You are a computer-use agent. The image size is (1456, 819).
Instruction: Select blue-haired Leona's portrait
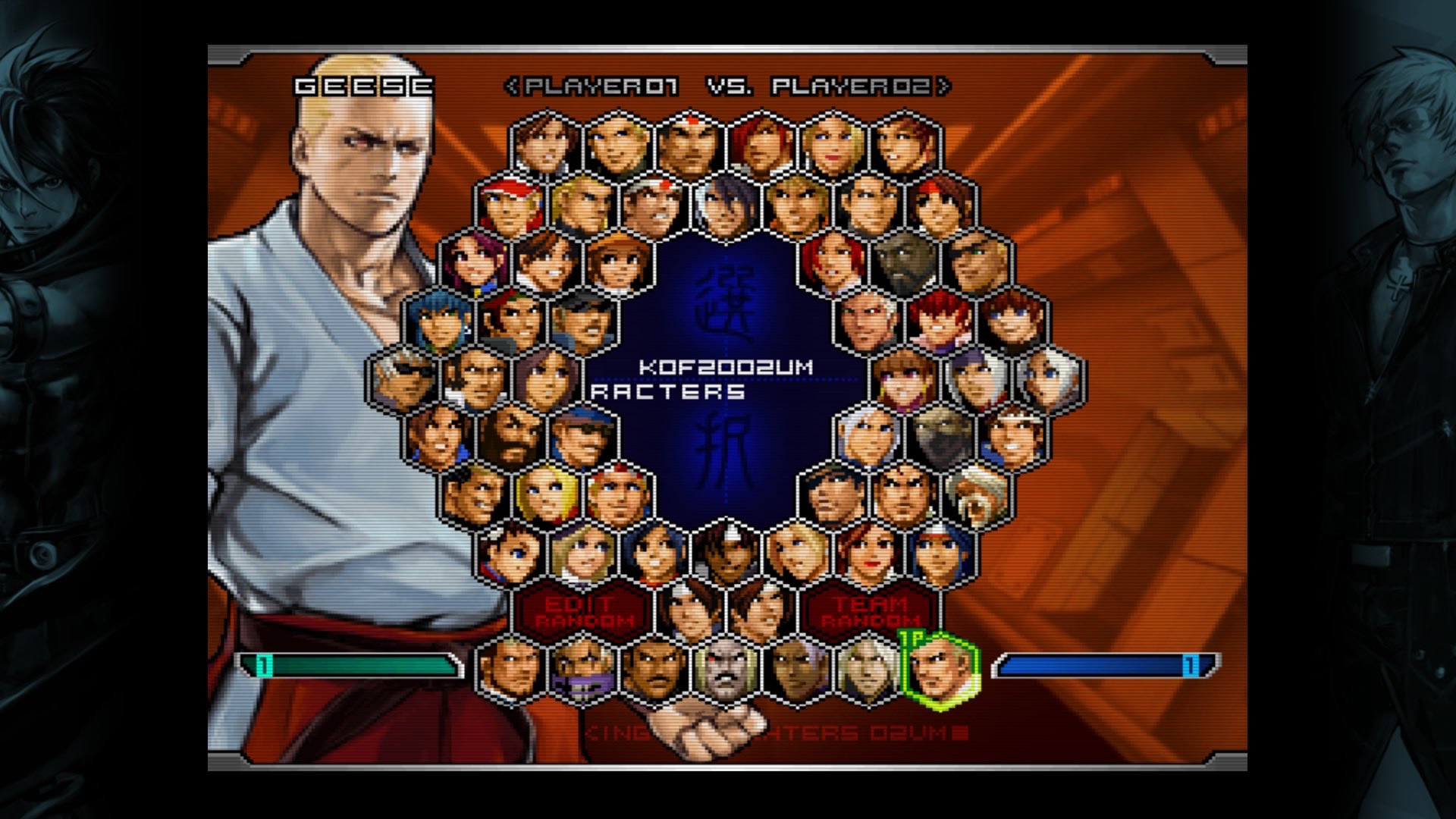438,322
